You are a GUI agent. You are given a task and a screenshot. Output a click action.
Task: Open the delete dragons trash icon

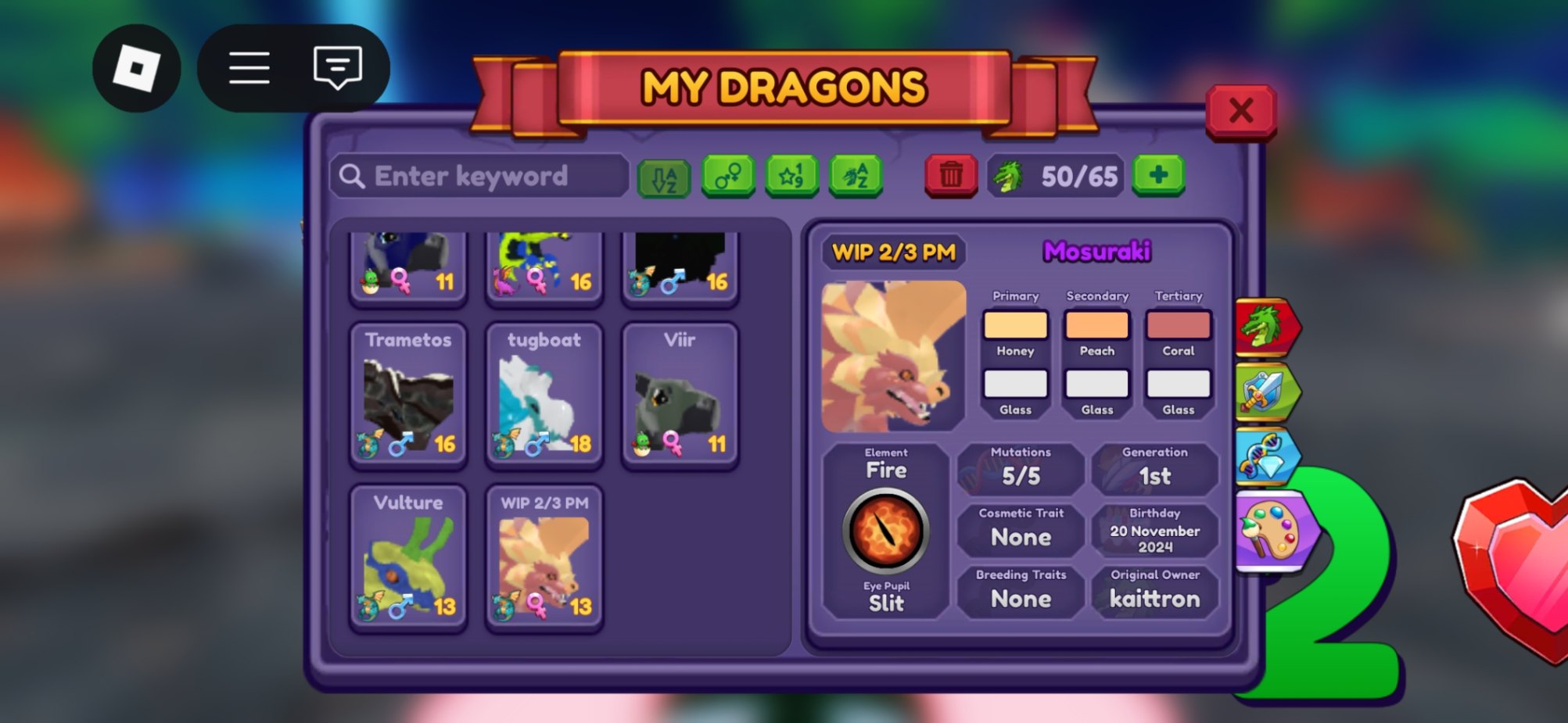tap(950, 176)
